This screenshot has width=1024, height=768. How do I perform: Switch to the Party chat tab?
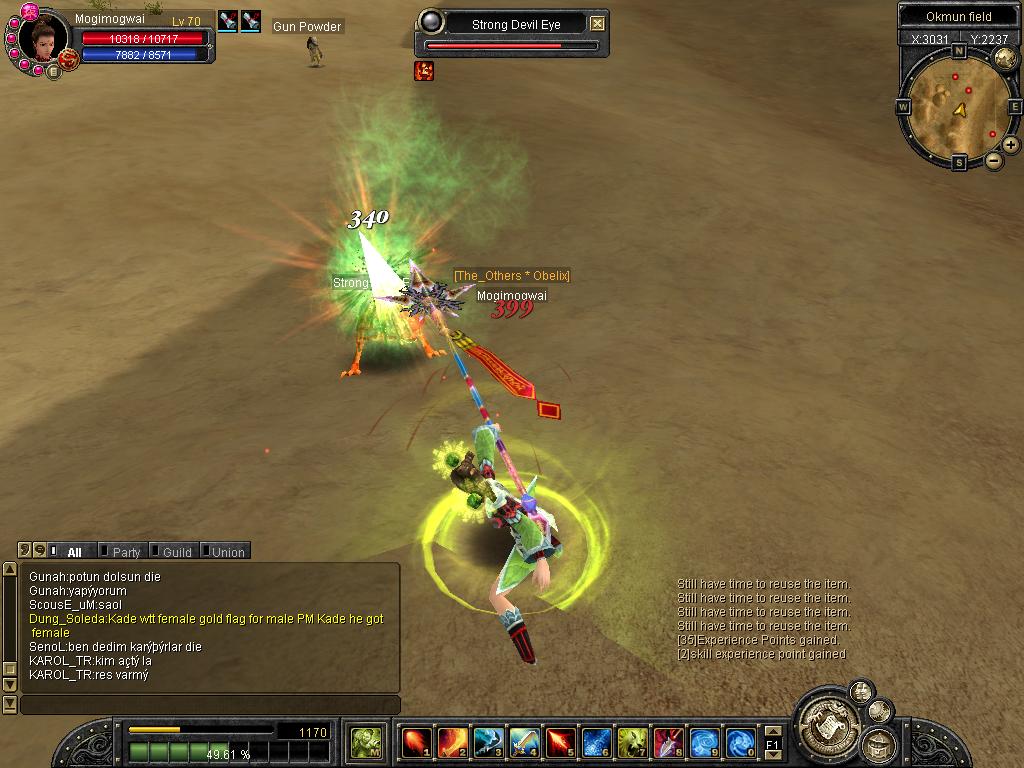[x=124, y=551]
